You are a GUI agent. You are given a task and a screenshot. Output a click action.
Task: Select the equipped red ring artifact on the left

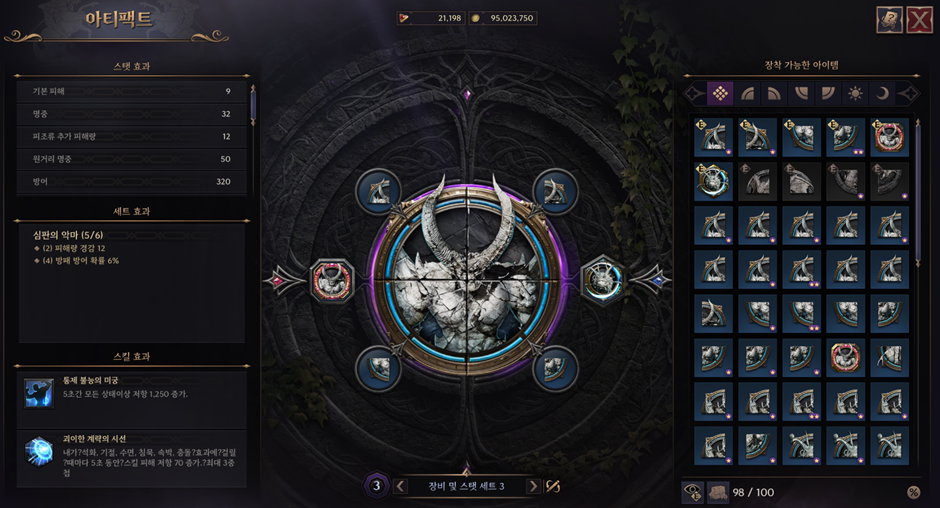point(332,279)
